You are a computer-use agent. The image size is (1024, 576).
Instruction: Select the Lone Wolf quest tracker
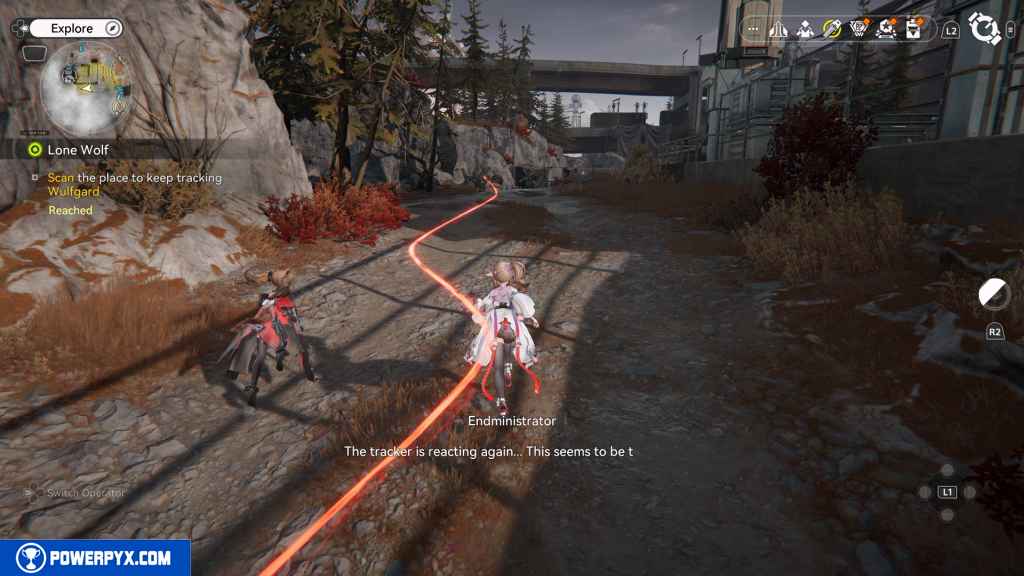(78, 150)
